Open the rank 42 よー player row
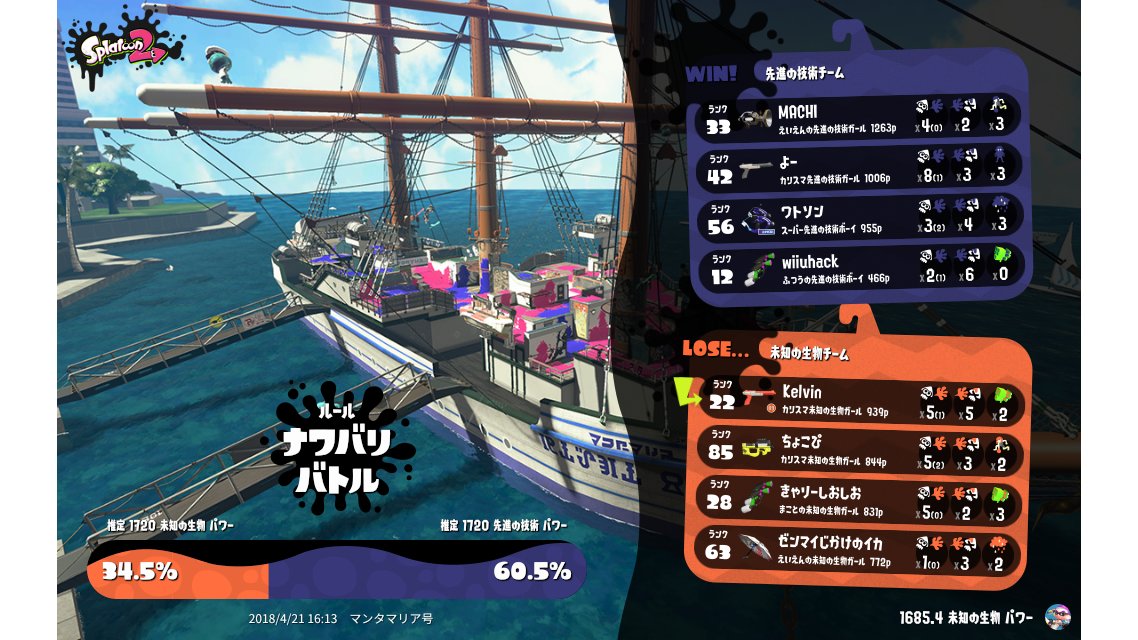The width and height of the screenshot is (1138, 640). (x=860, y=166)
